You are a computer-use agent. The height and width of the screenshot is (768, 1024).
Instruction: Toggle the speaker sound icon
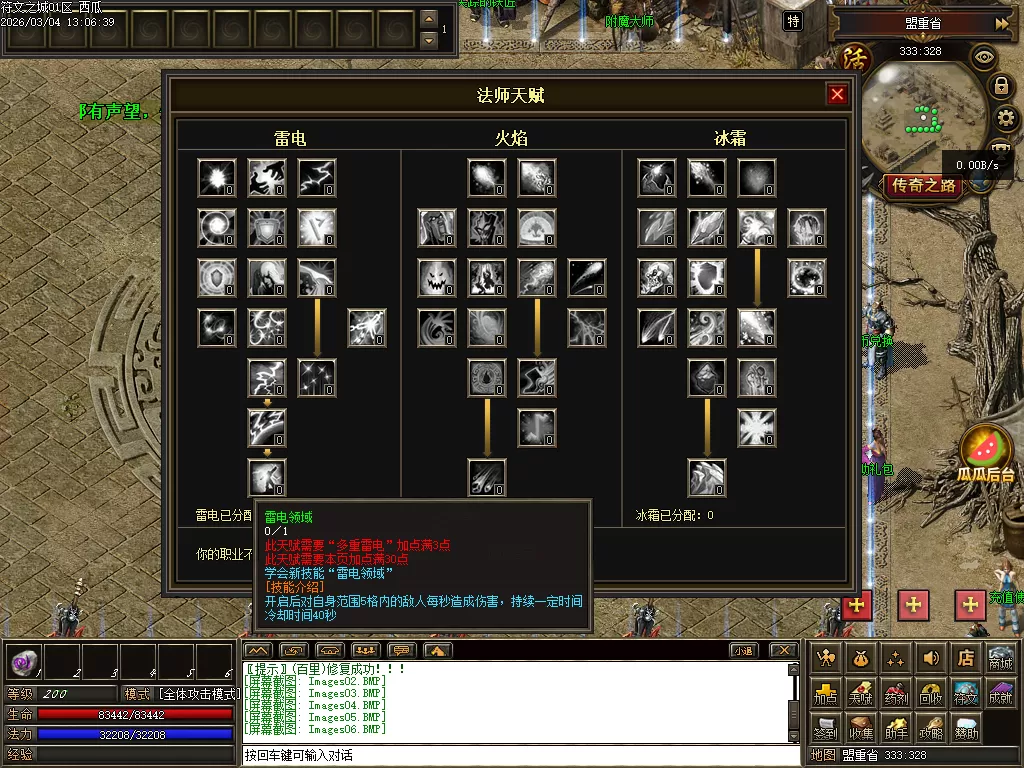pos(931,658)
